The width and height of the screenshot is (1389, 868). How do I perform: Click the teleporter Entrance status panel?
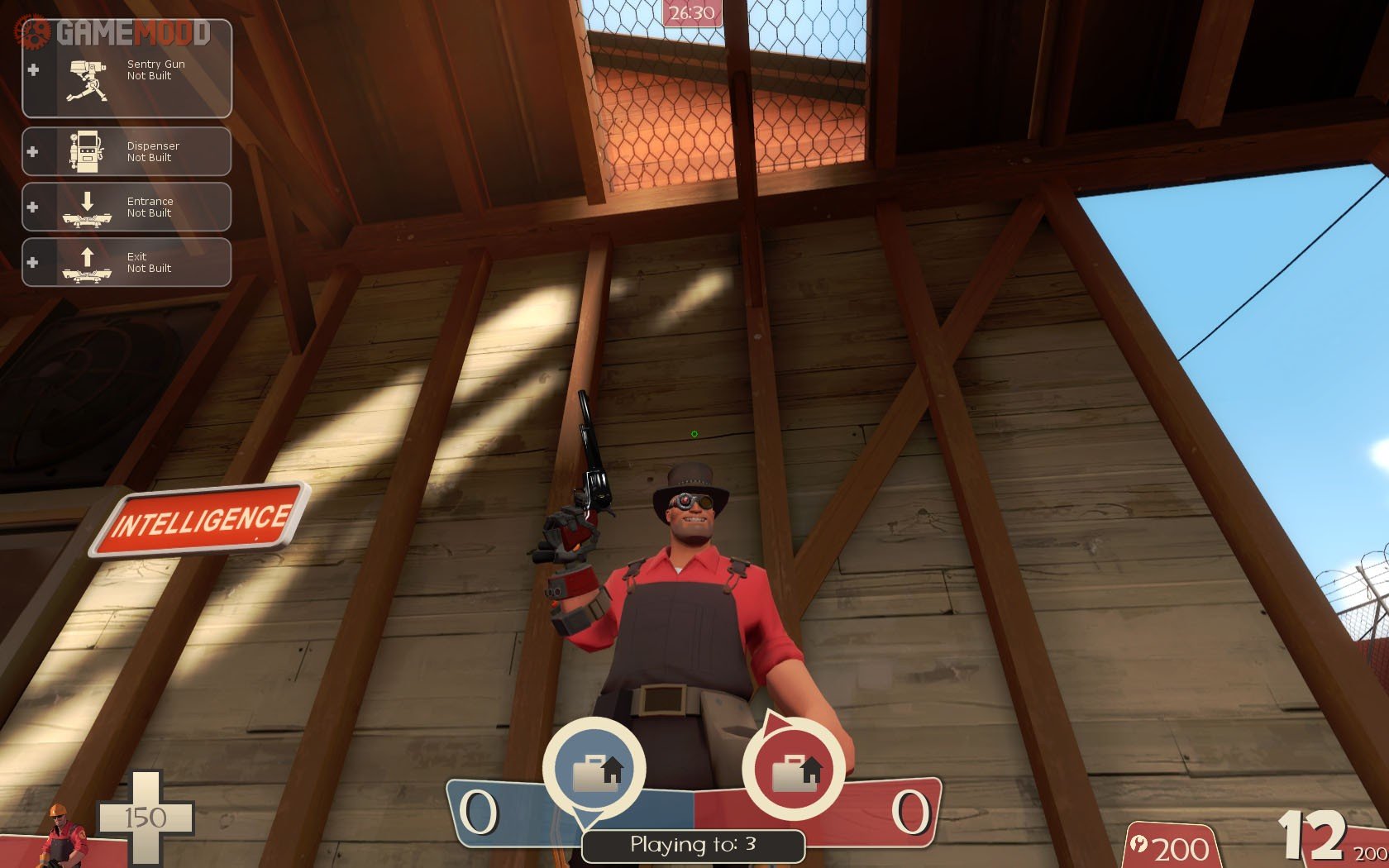126,207
